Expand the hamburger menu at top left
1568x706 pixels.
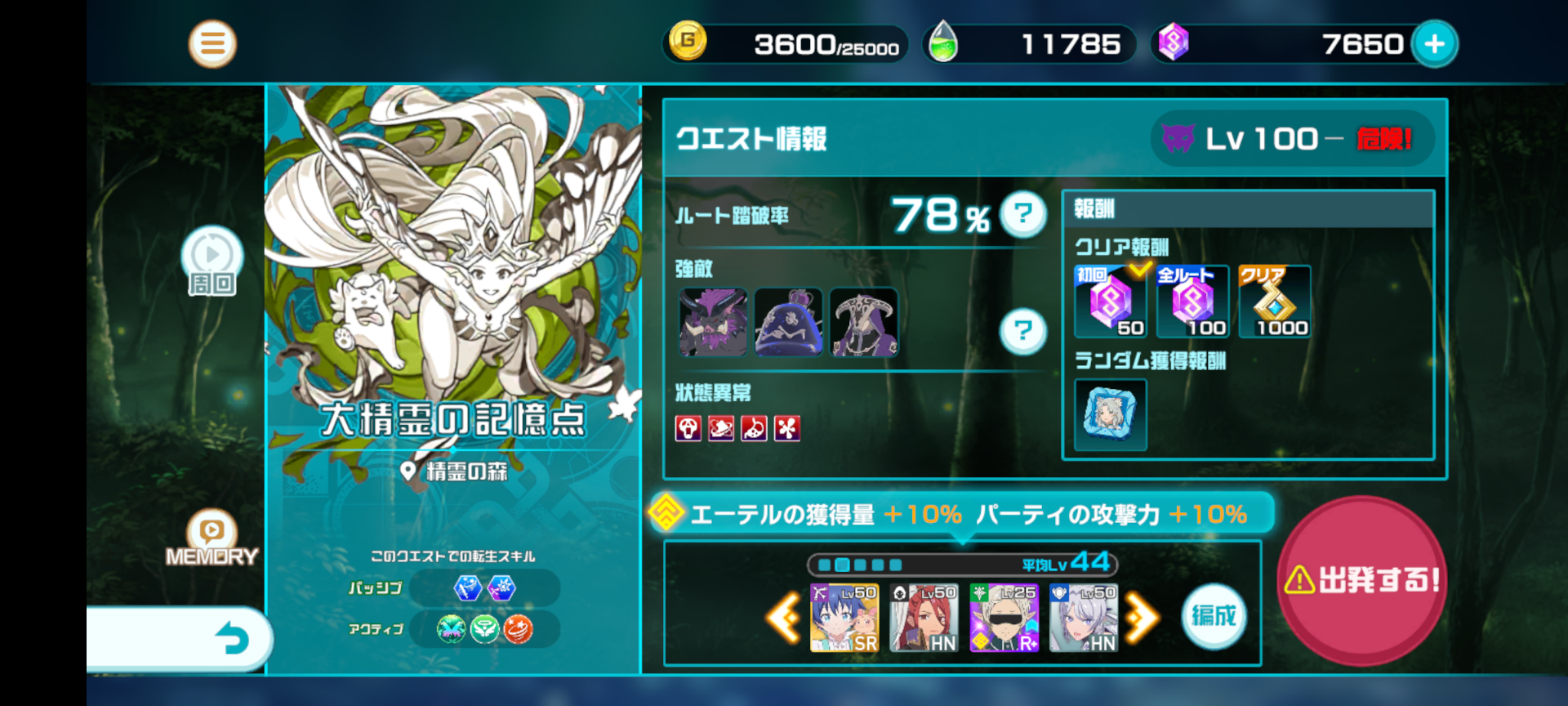(x=212, y=43)
